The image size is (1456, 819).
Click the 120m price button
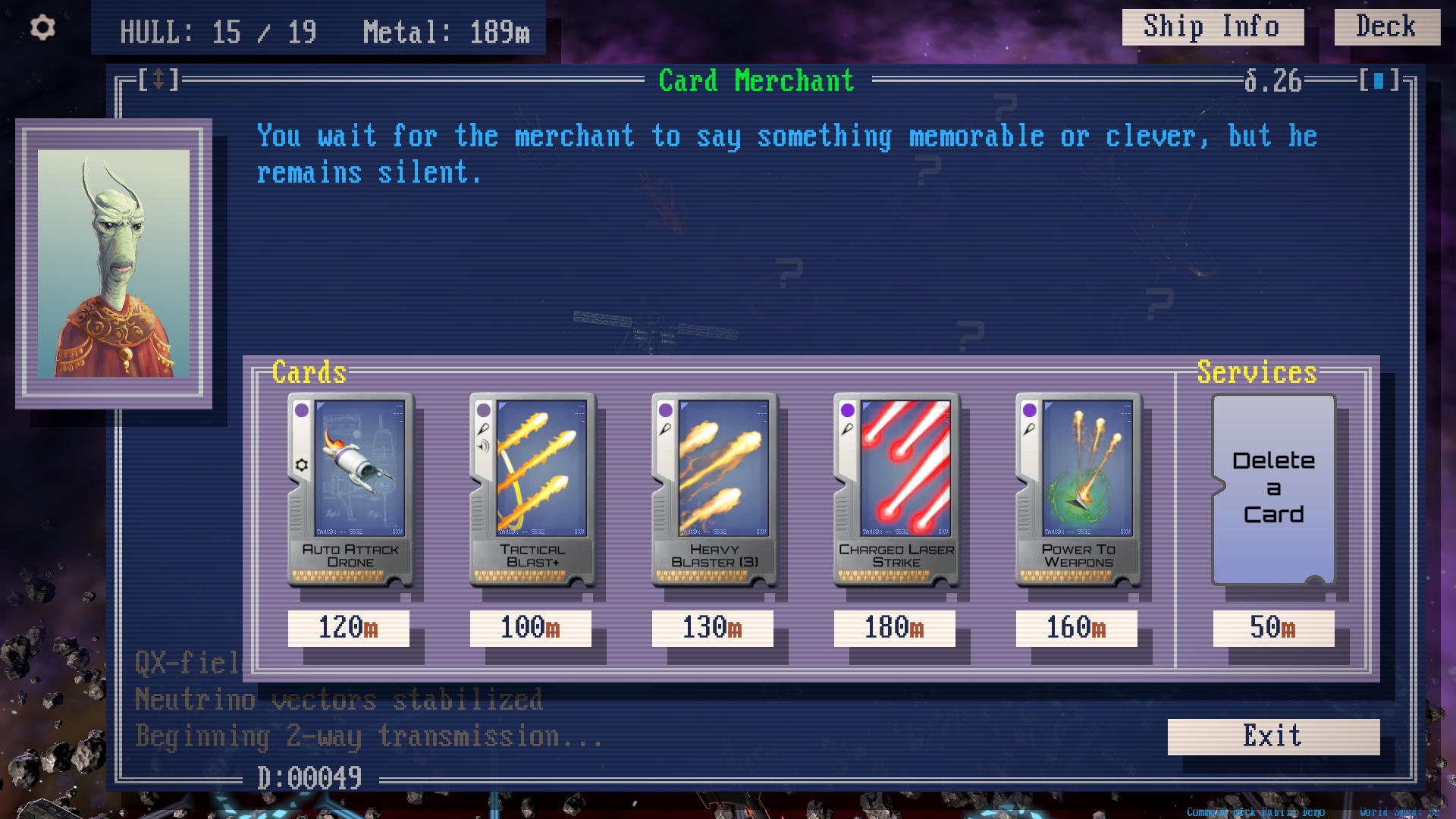(348, 628)
